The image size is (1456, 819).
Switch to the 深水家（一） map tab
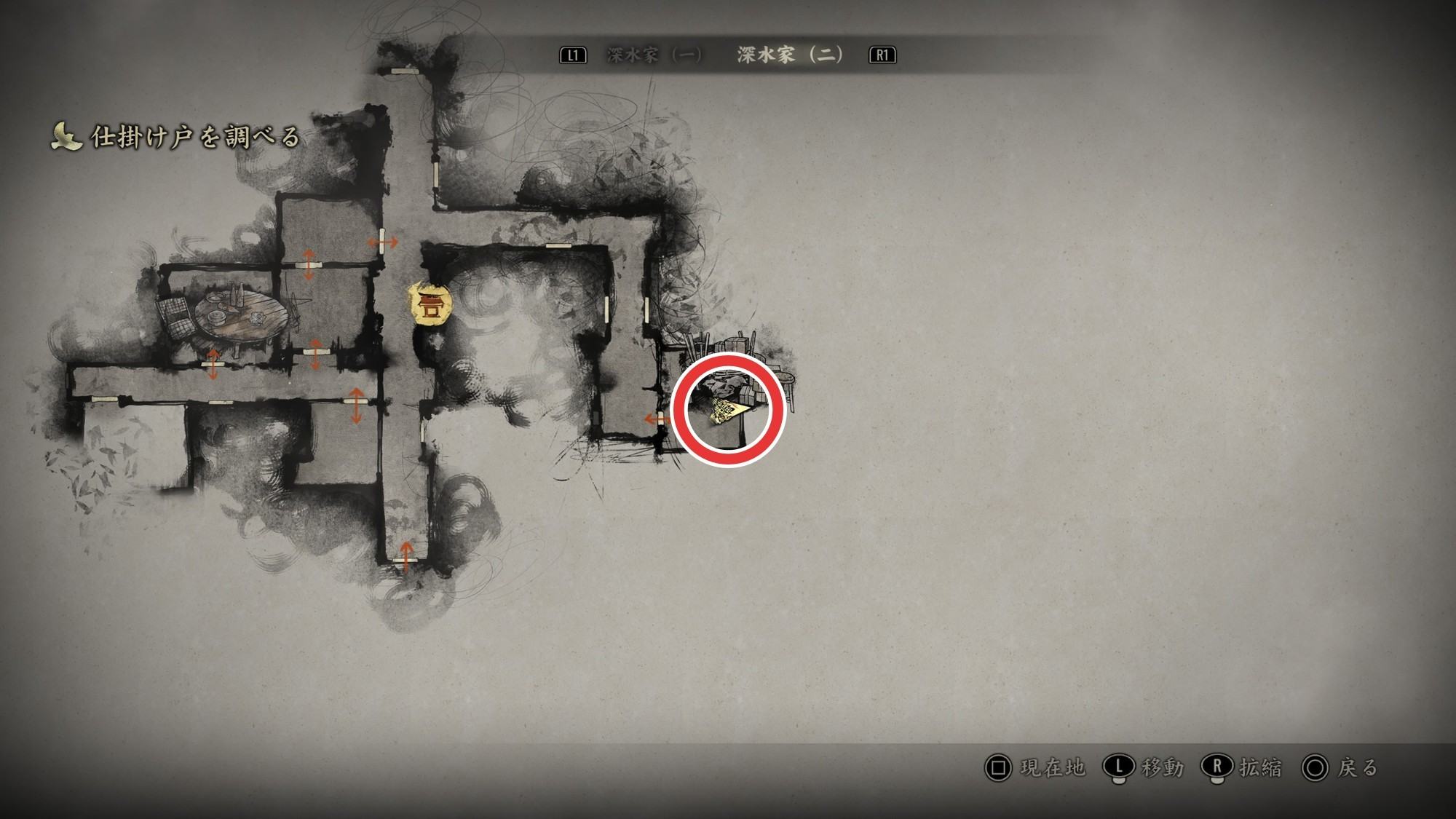point(654,55)
